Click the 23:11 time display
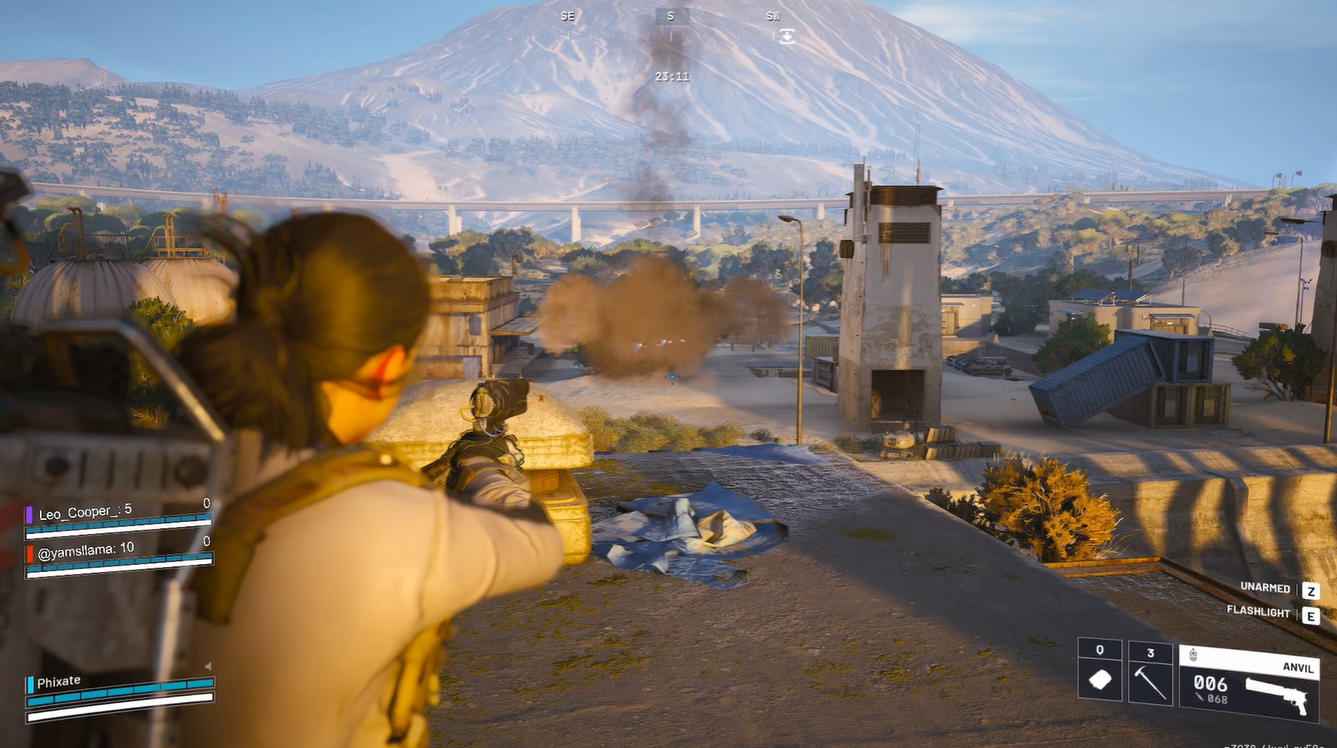The width and height of the screenshot is (1337, 748). (x=672, y=76)
